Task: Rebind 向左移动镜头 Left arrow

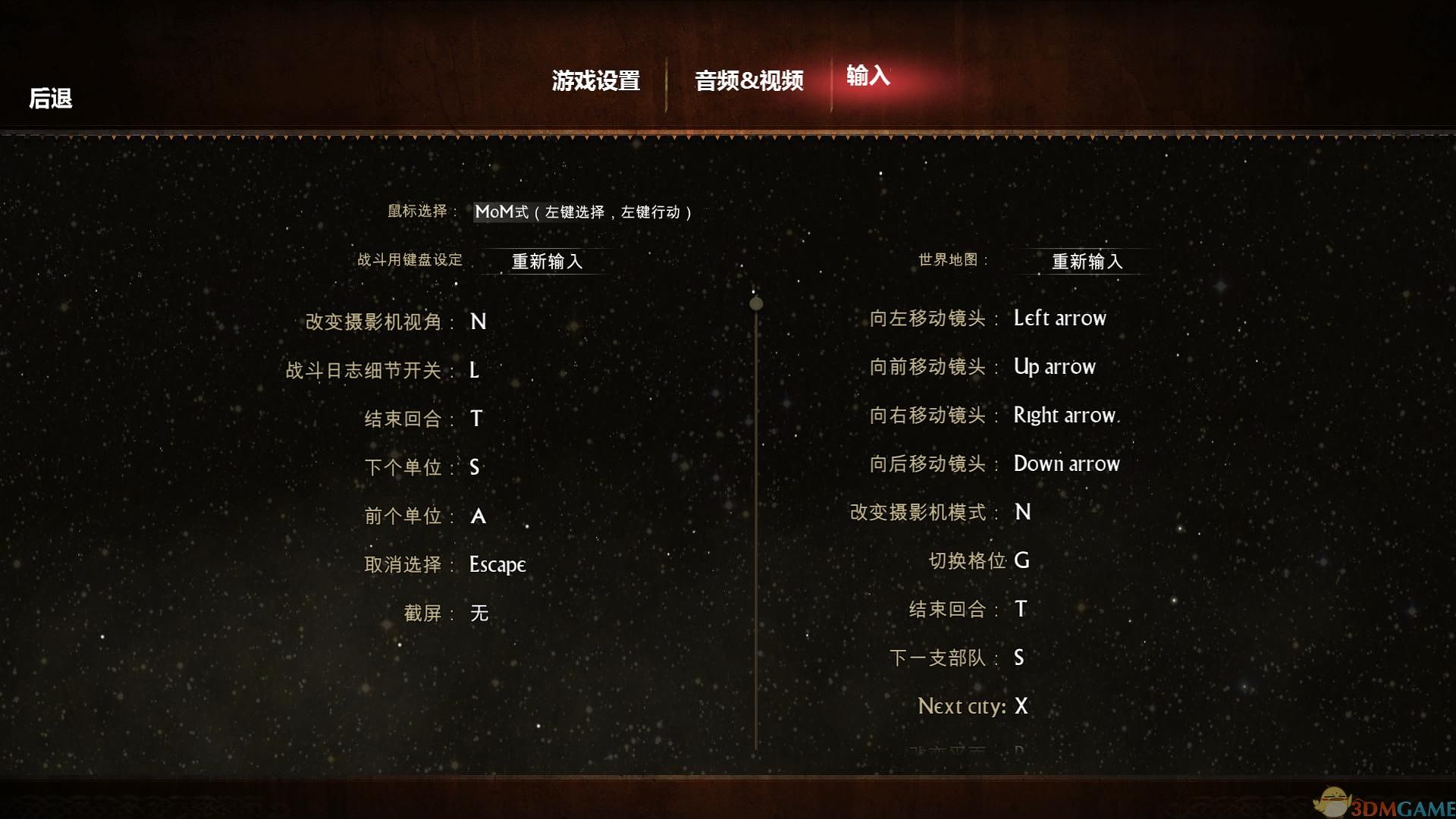Action: (1060, 318)
